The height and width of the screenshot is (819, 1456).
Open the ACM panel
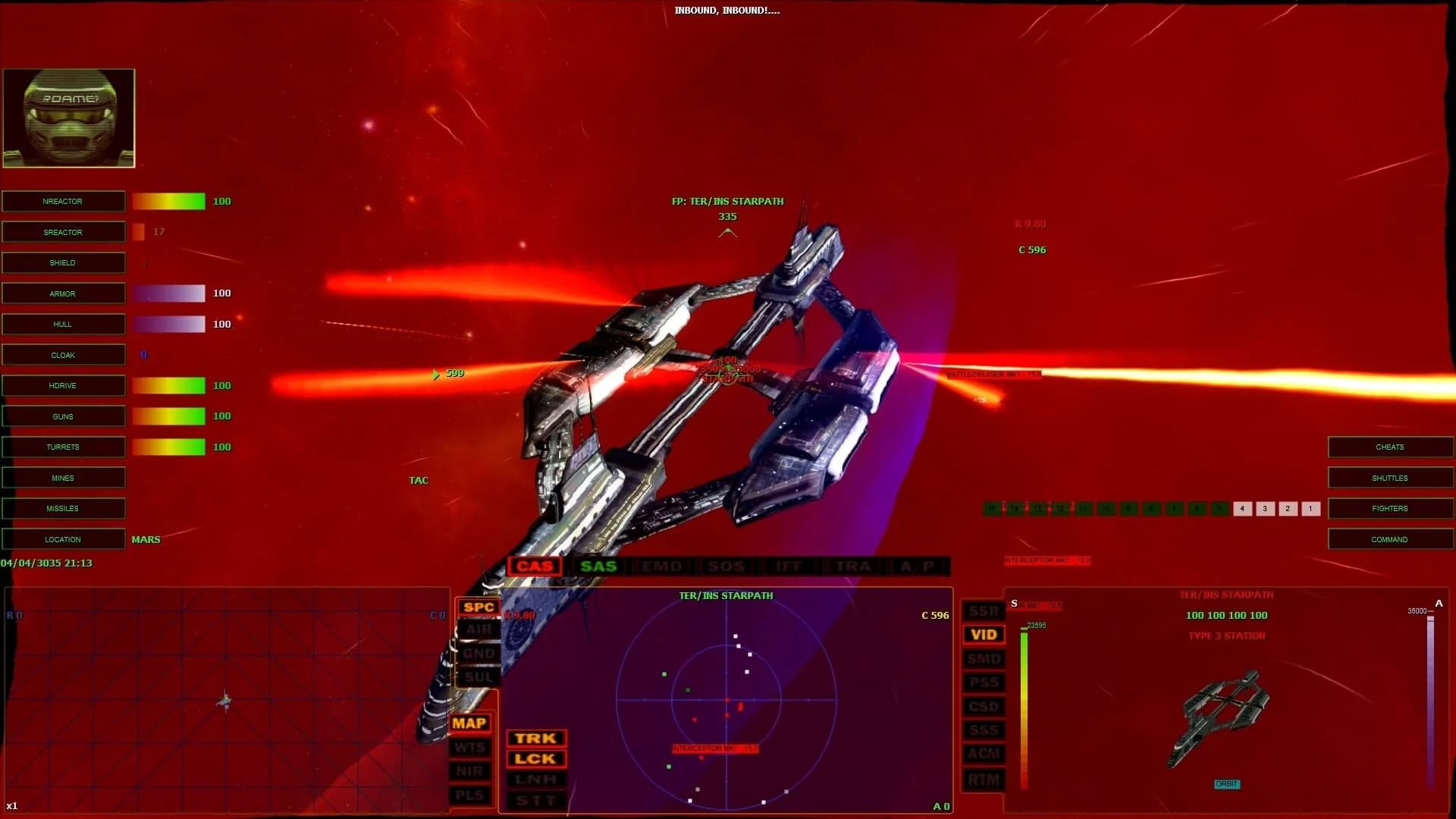984,755
